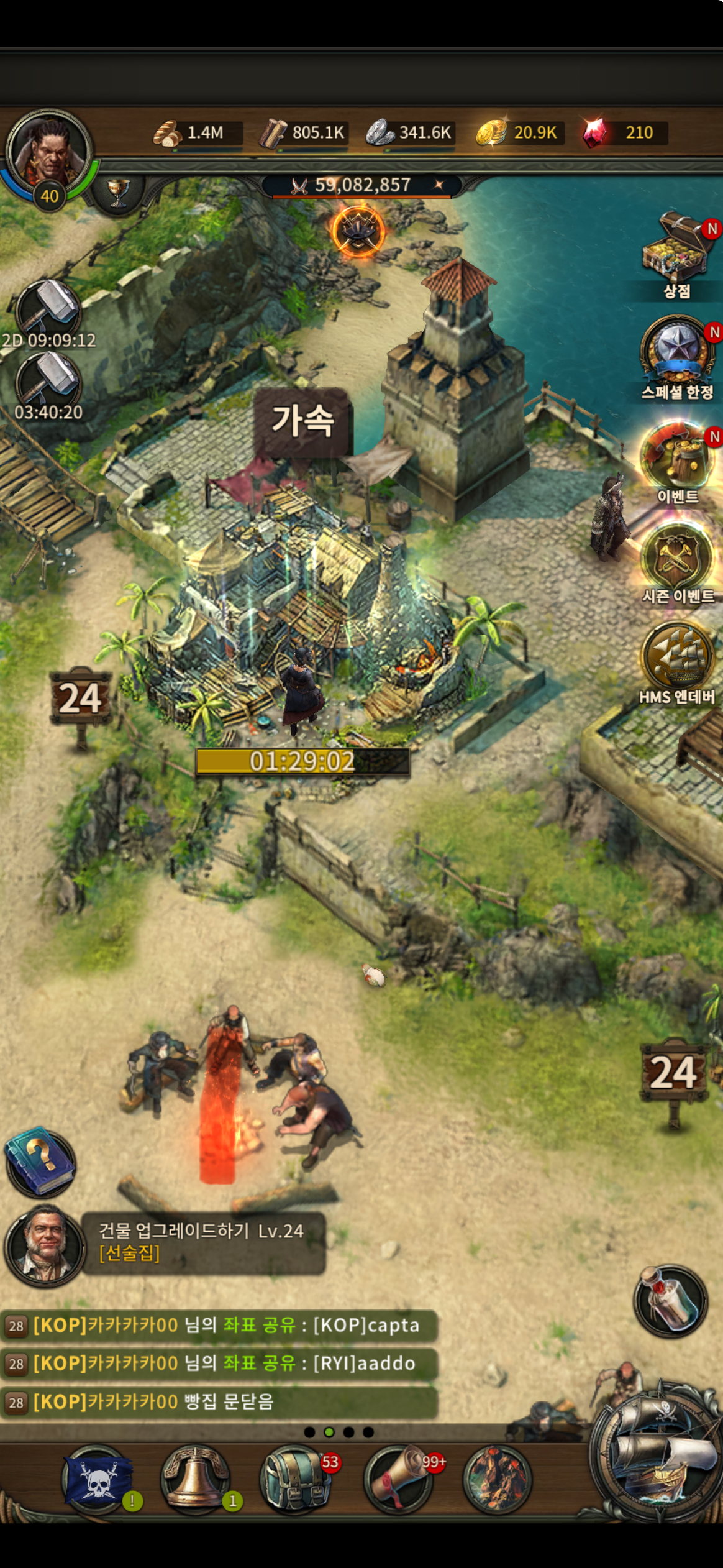
Task: Open the scroll mail with 99+ badge
Action: (398, 1481)
